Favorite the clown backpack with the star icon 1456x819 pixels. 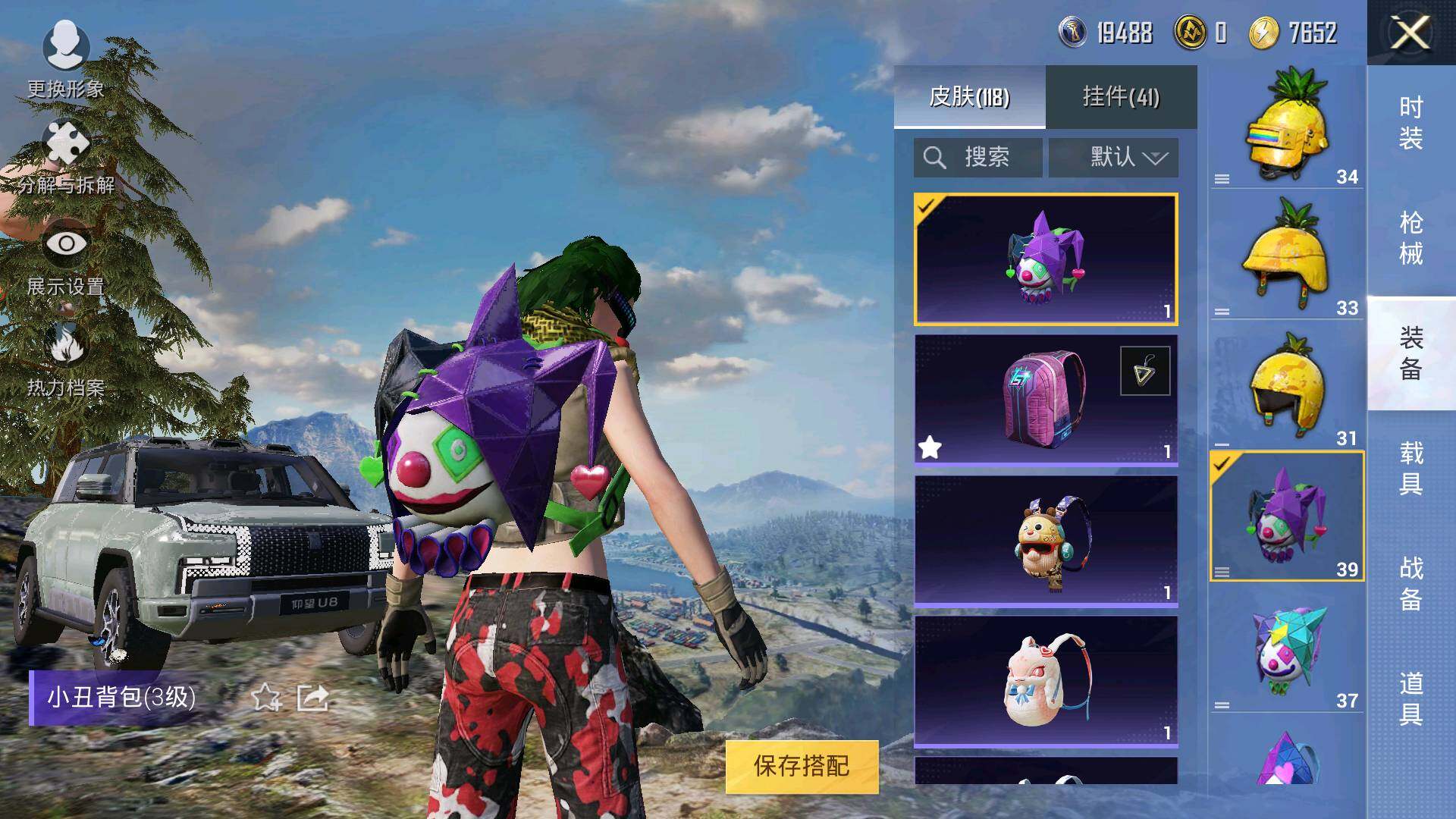[x=266, y=697]
